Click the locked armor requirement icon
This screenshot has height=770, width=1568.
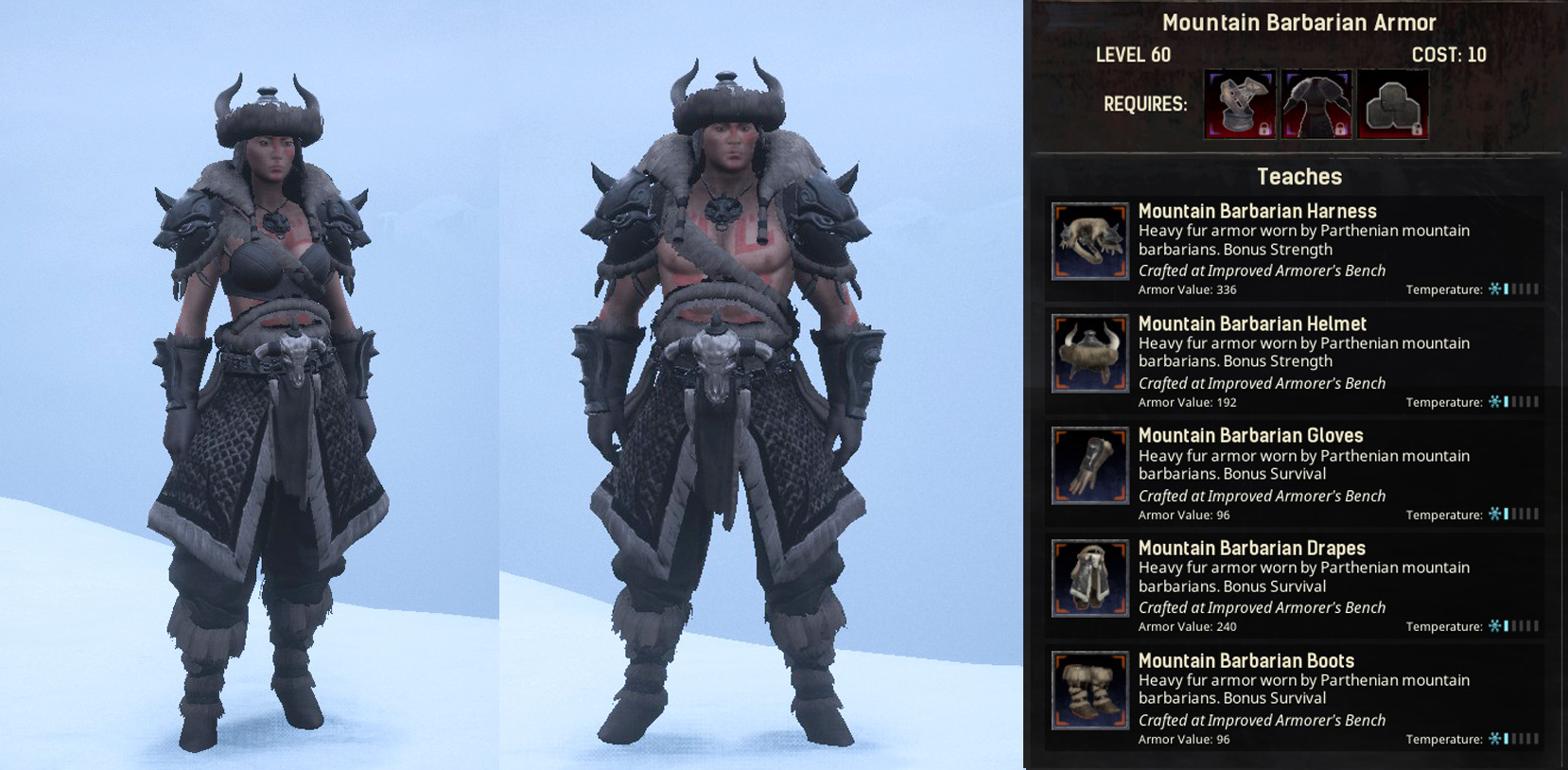click(1315, 102)
